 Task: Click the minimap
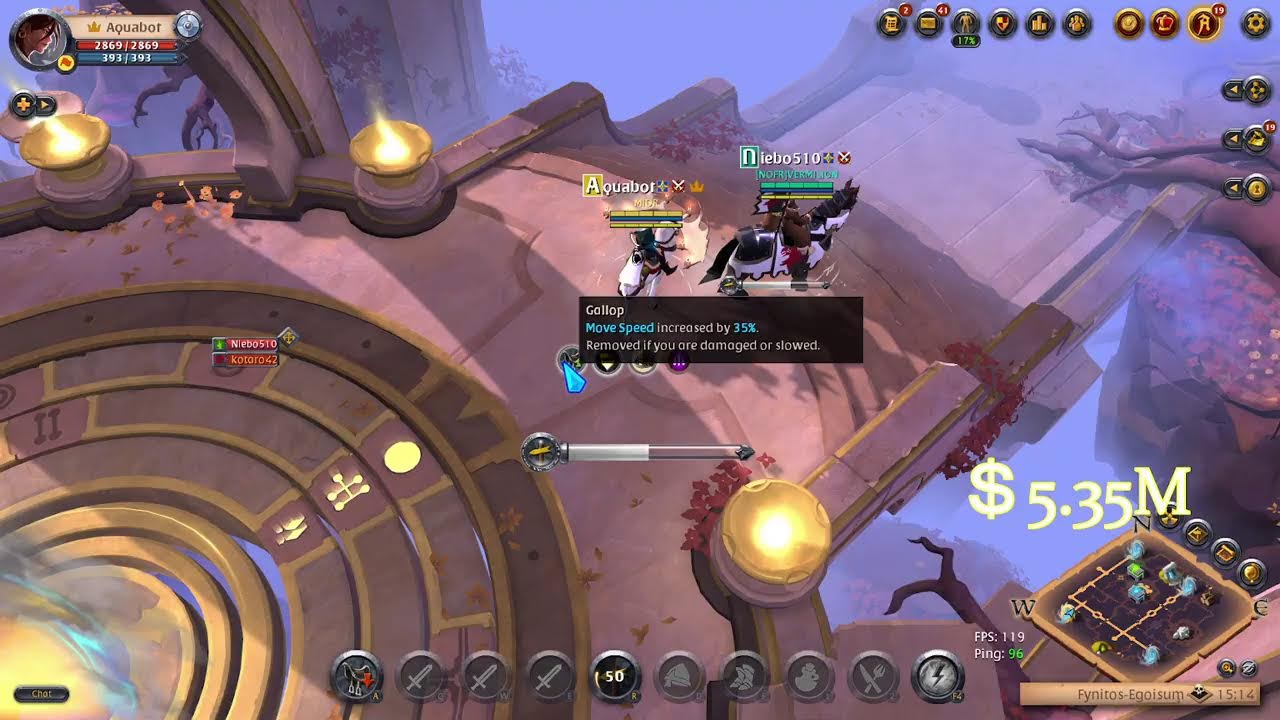(x=1140, y=600)
